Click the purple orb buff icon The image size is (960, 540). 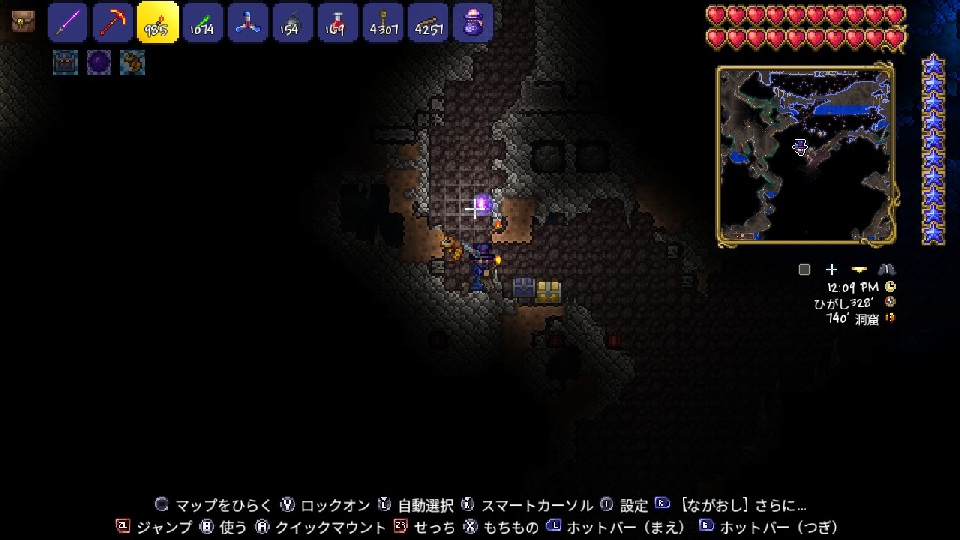pos(99,62)
